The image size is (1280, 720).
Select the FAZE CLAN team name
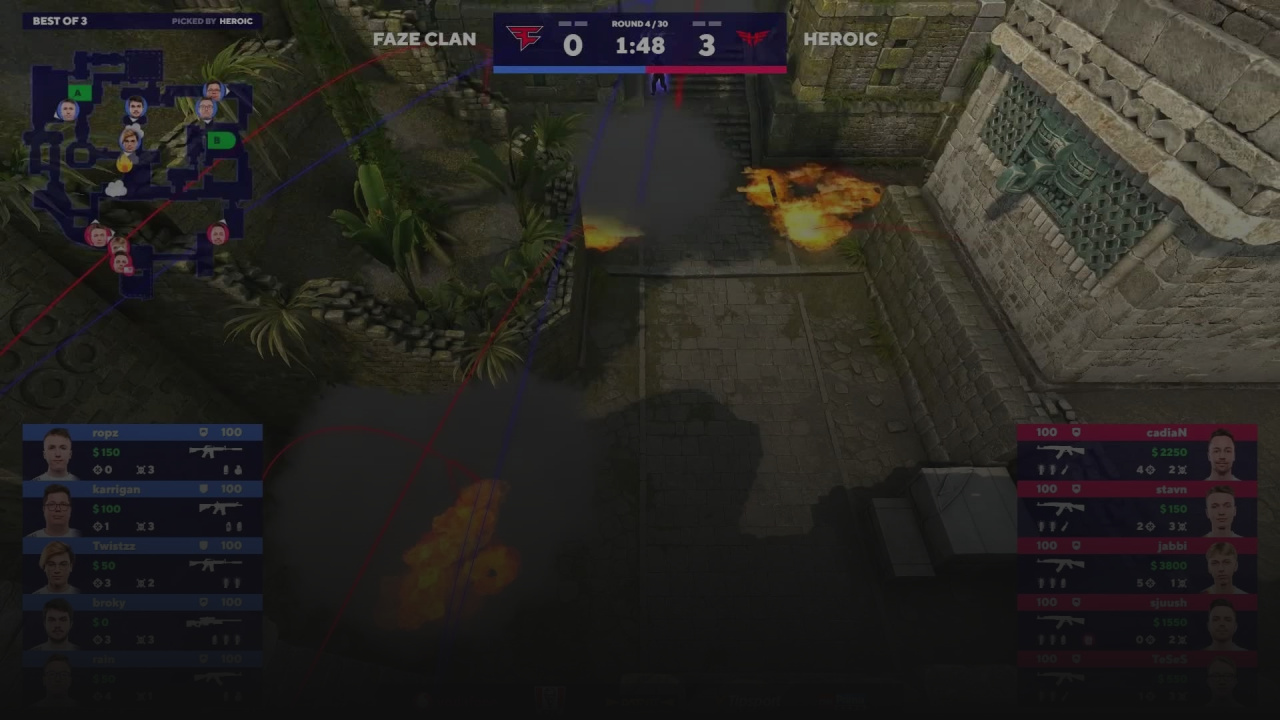(x=424, y=40)
